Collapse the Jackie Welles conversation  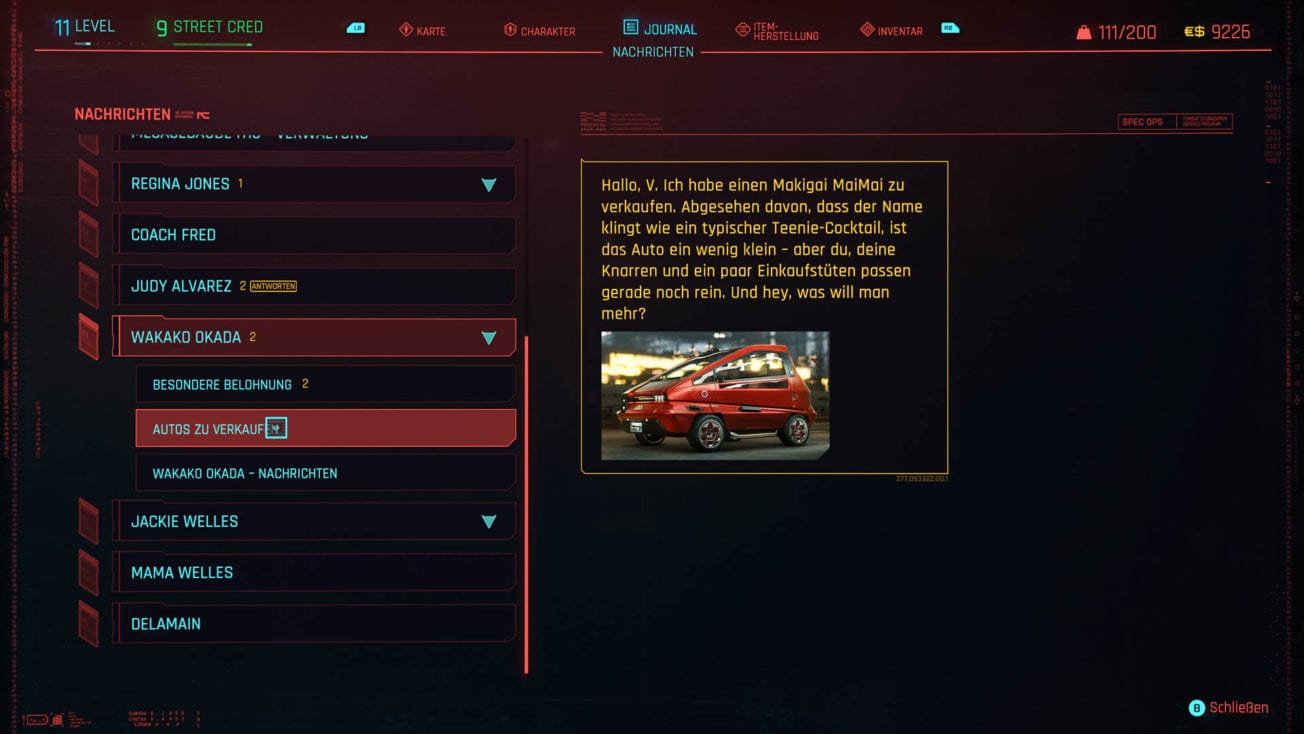(x=489, y=521)
